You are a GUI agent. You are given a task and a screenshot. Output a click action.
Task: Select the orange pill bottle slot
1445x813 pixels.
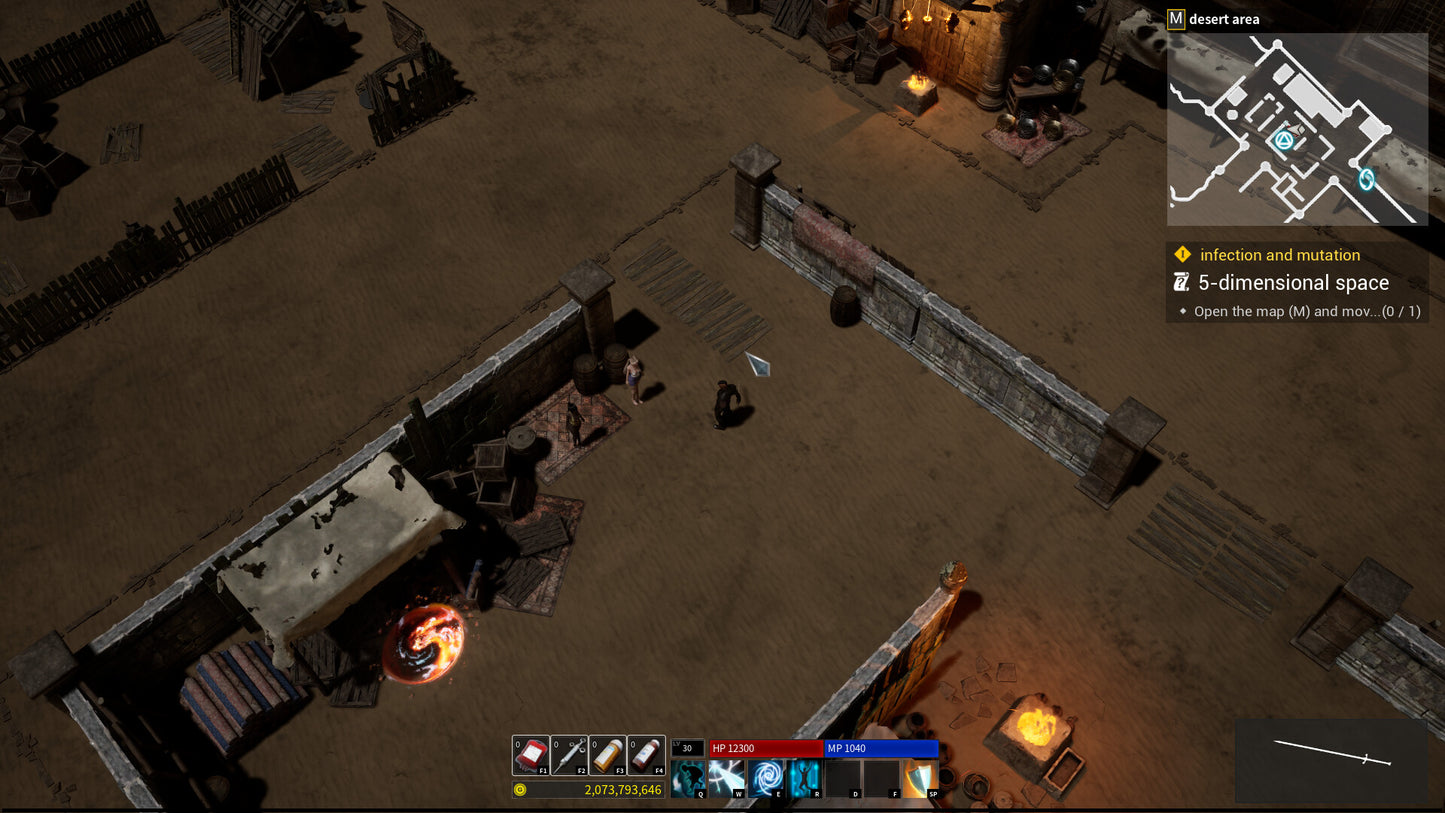pos(607,755)
